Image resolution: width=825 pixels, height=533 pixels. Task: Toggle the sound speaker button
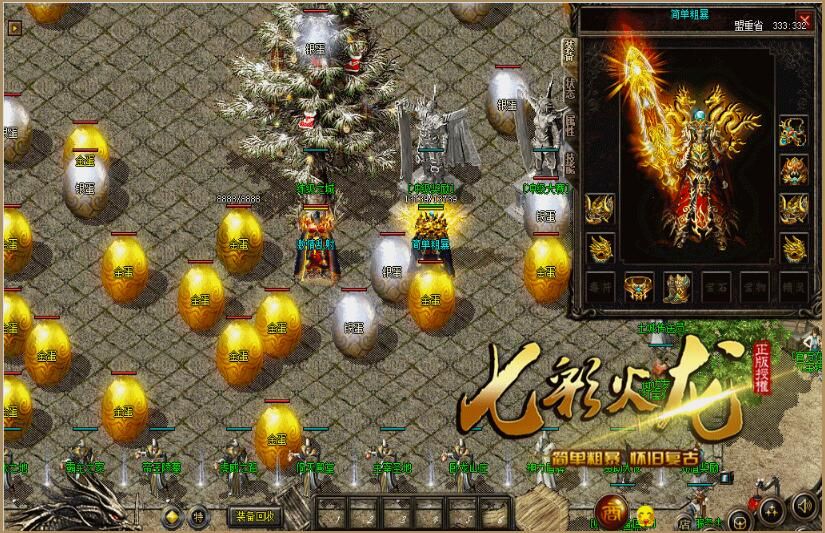(801, 506)
